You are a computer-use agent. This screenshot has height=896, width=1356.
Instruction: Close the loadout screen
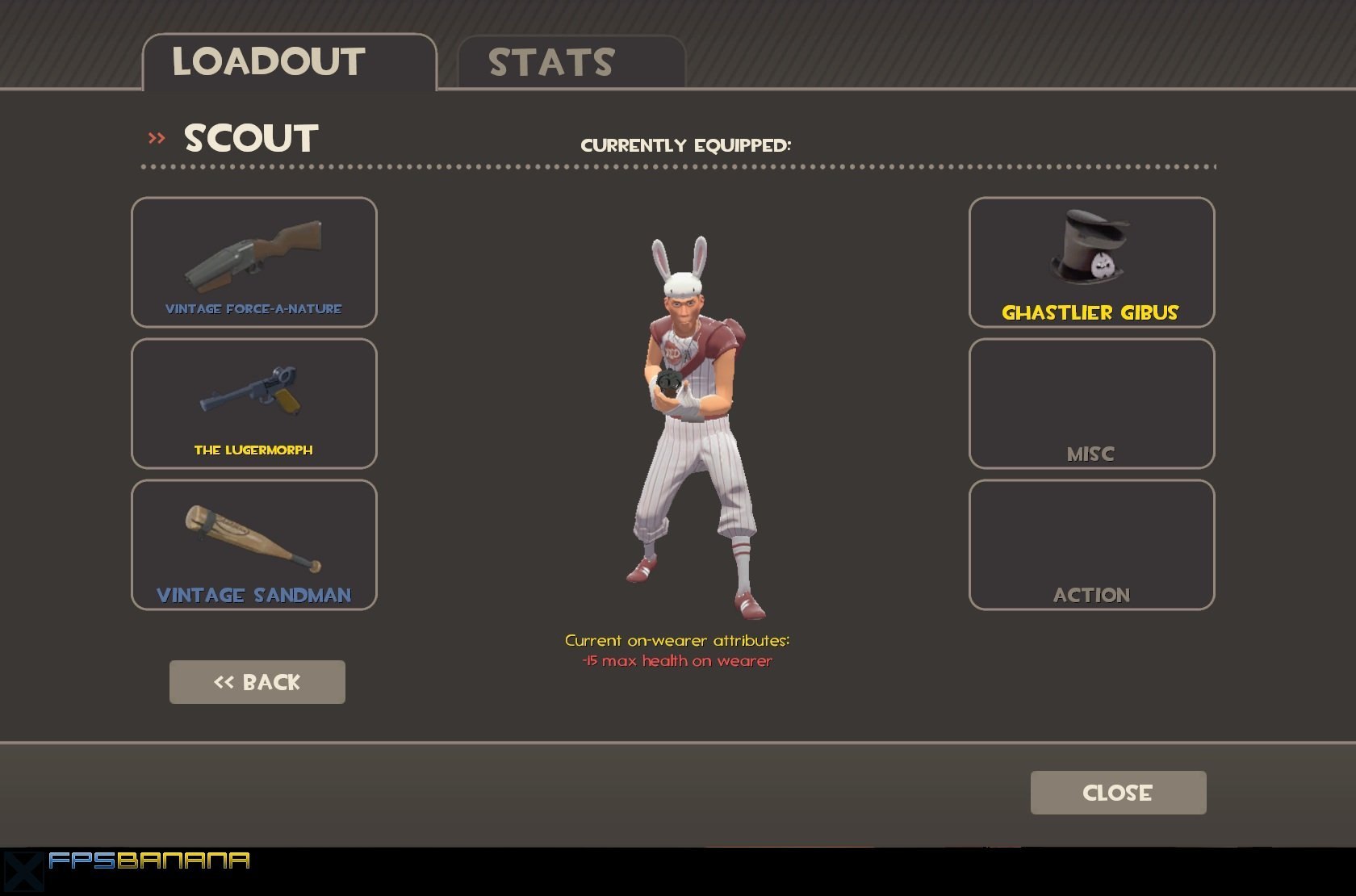[1118, 793]
